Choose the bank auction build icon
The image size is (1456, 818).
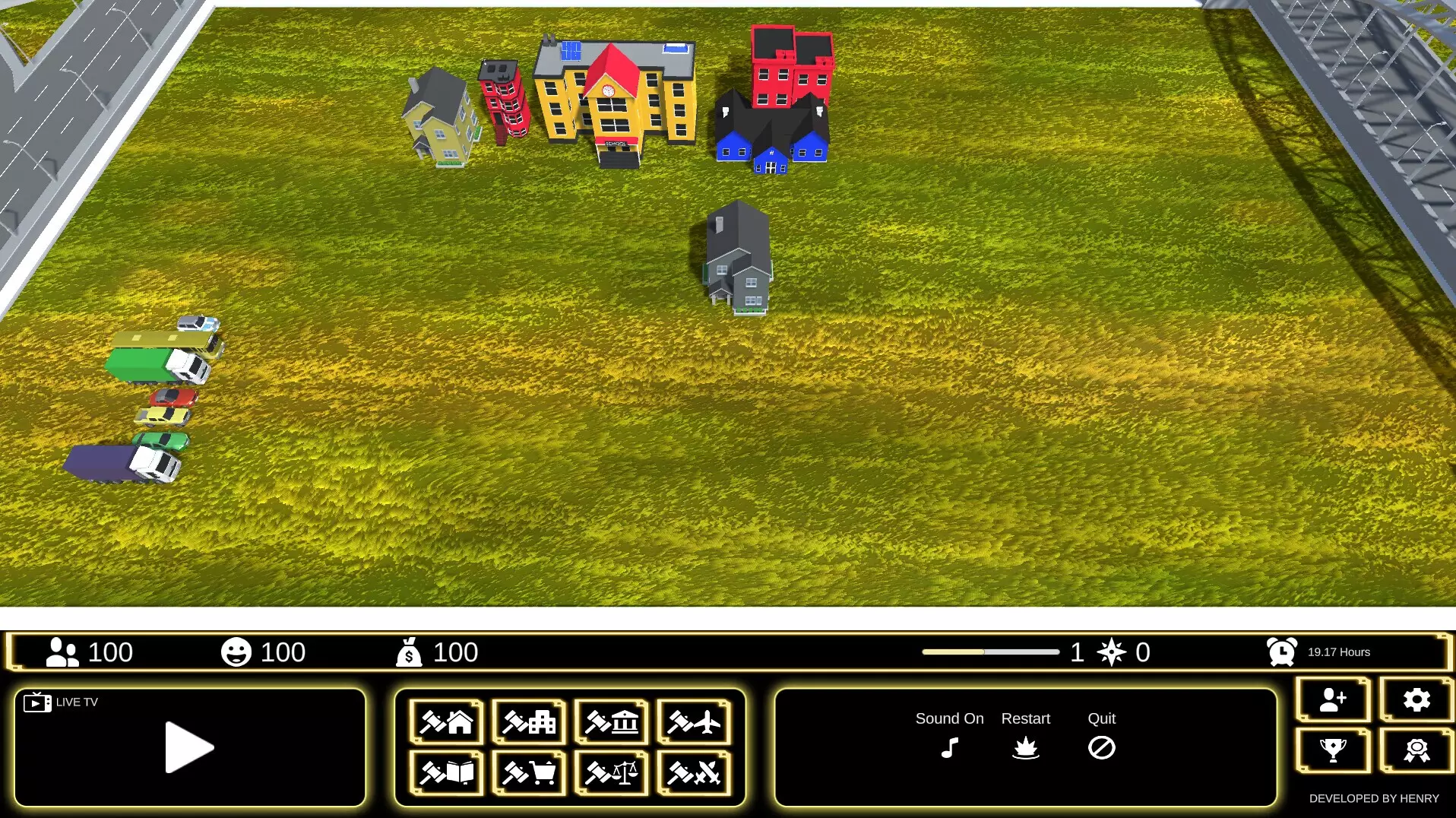tap(612, 722)
